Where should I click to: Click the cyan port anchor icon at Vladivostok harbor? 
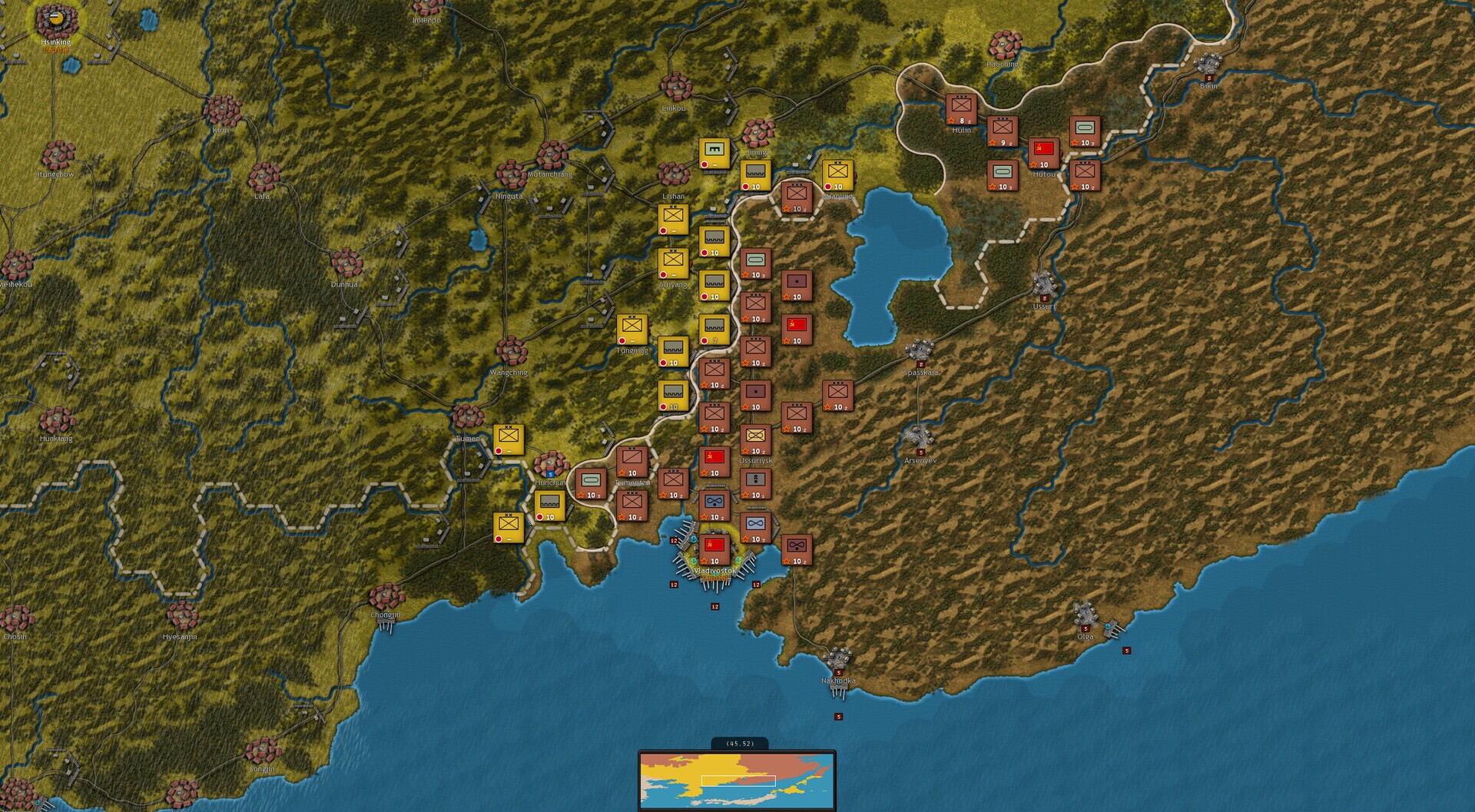coord(692,540)
